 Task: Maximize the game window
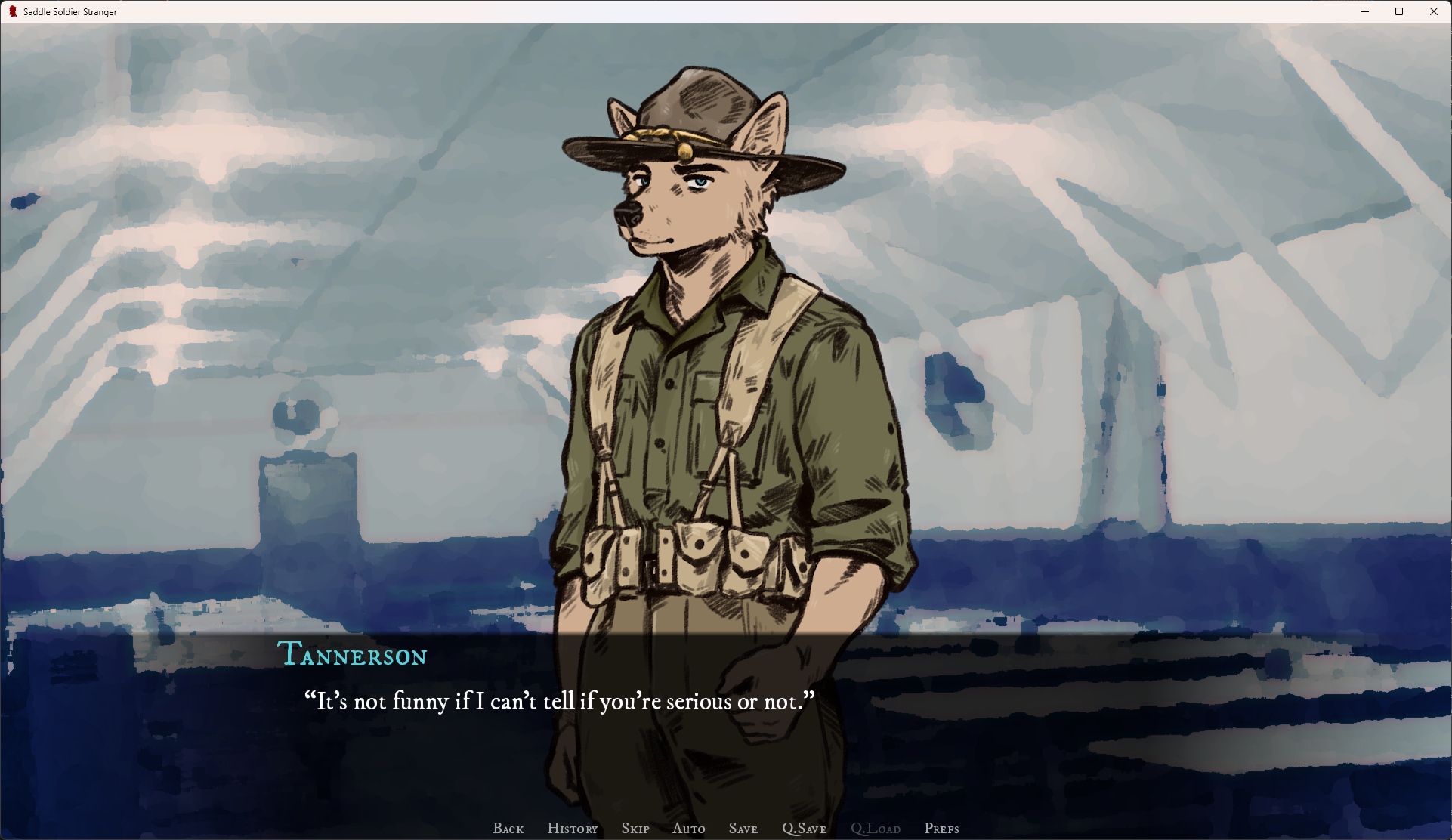[1399, 11]
